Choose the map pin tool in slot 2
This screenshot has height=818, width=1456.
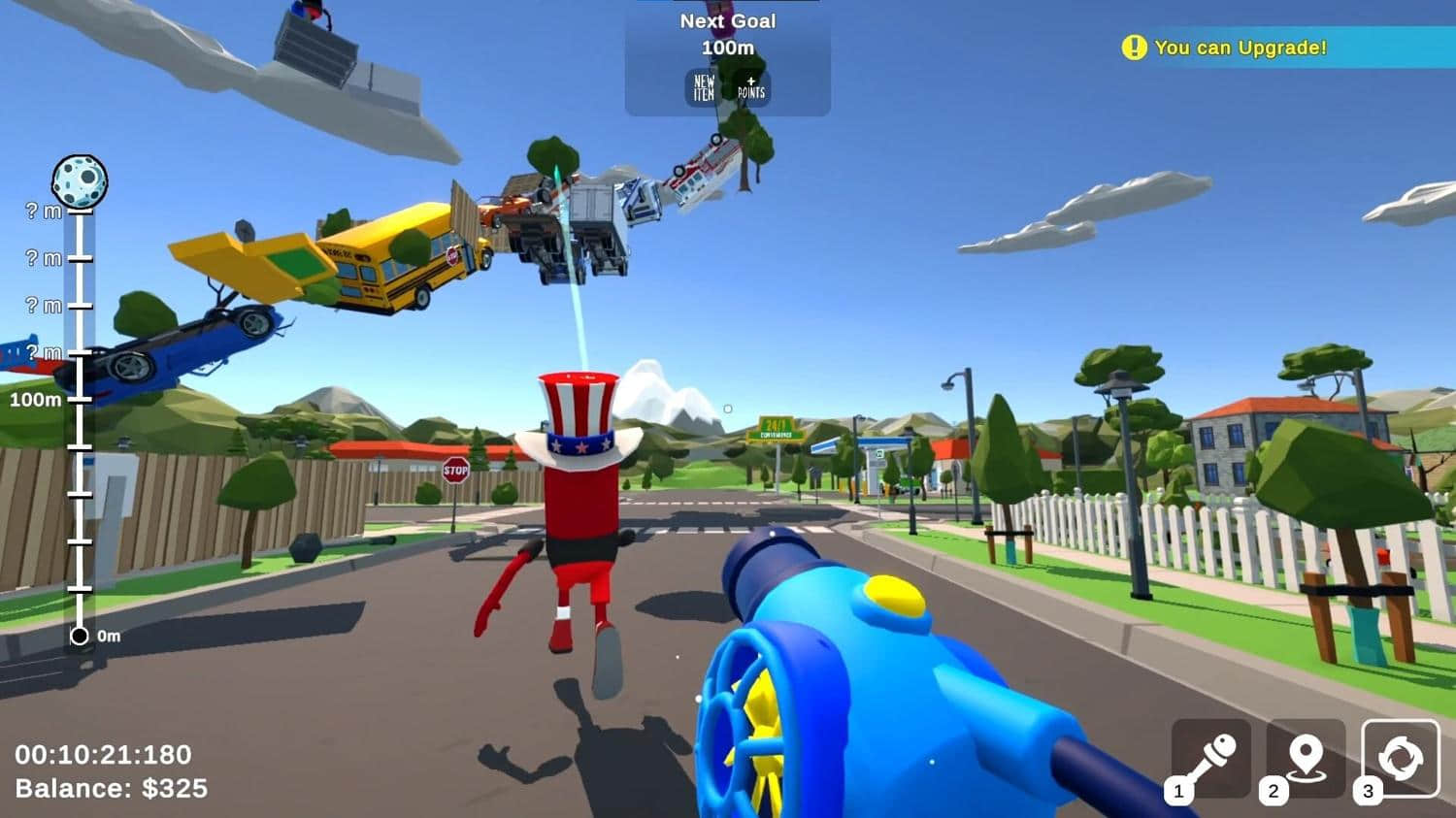pyautogui.click(x=1305, y=759)
